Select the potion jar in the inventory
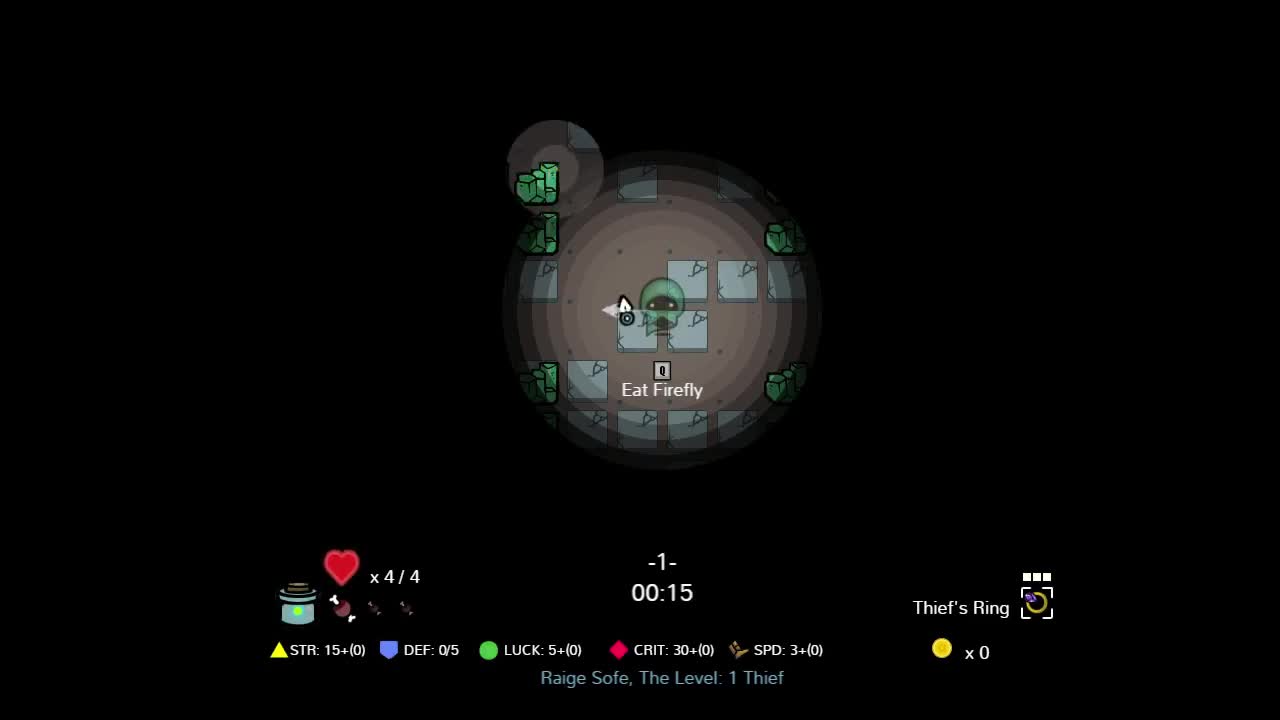Viewport: 1280px width, 720px height. pyautogui.click(x=297, y=605)
